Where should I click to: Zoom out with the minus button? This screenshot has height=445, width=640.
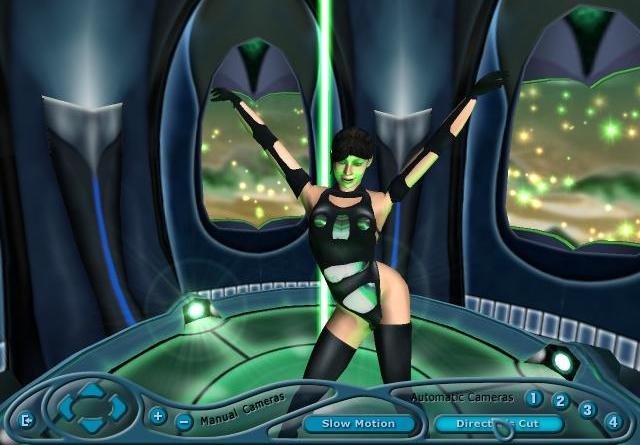tap(183, 421)
